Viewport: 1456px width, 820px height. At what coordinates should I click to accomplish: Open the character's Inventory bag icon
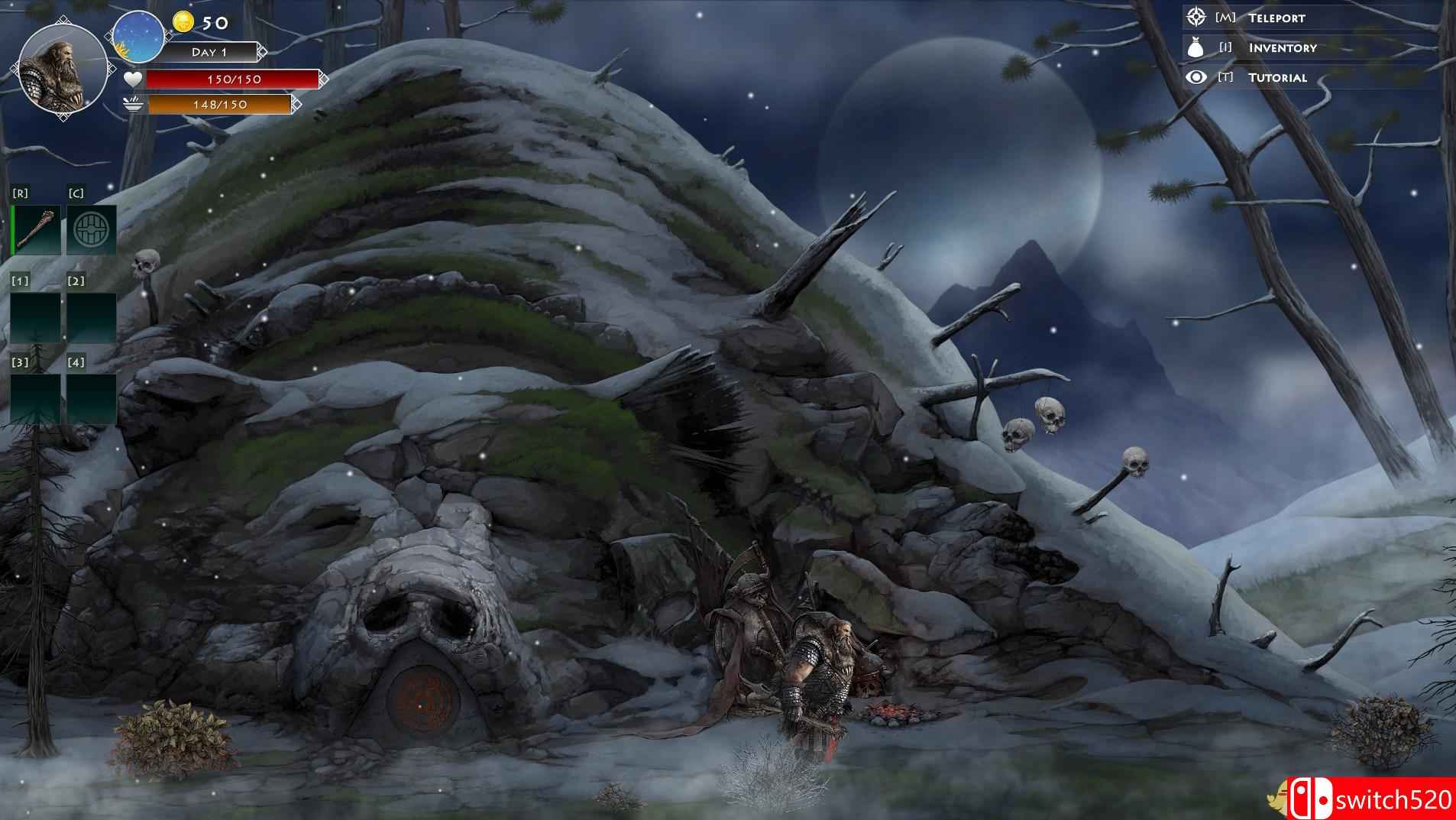pyautogui.click(x=1194, y=47)
